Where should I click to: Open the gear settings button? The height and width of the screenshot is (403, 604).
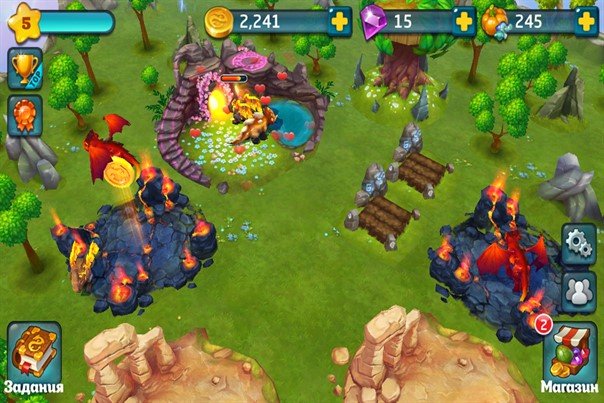point(578,243)
